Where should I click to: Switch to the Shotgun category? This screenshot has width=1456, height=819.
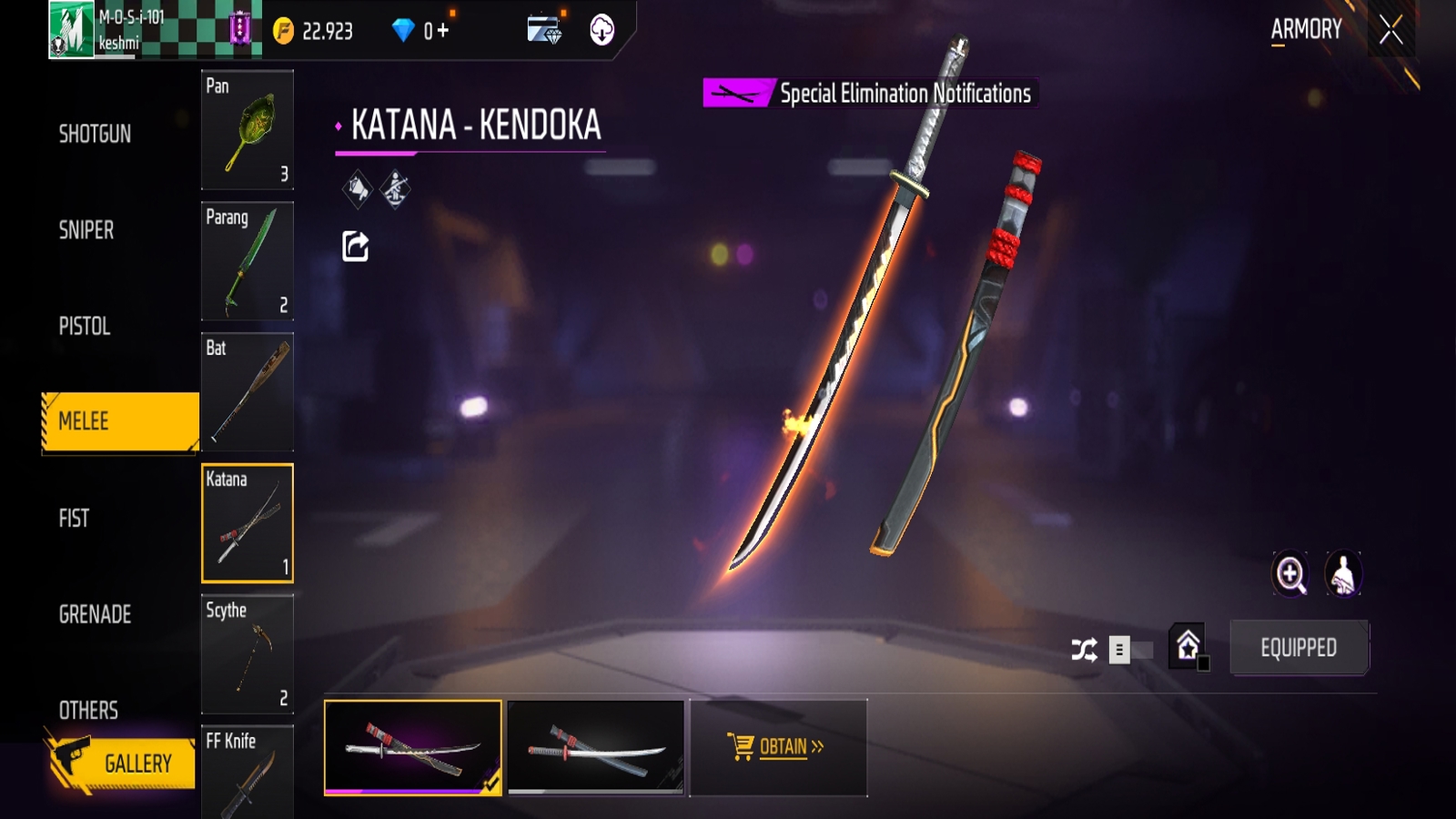[x=95, y=134]
